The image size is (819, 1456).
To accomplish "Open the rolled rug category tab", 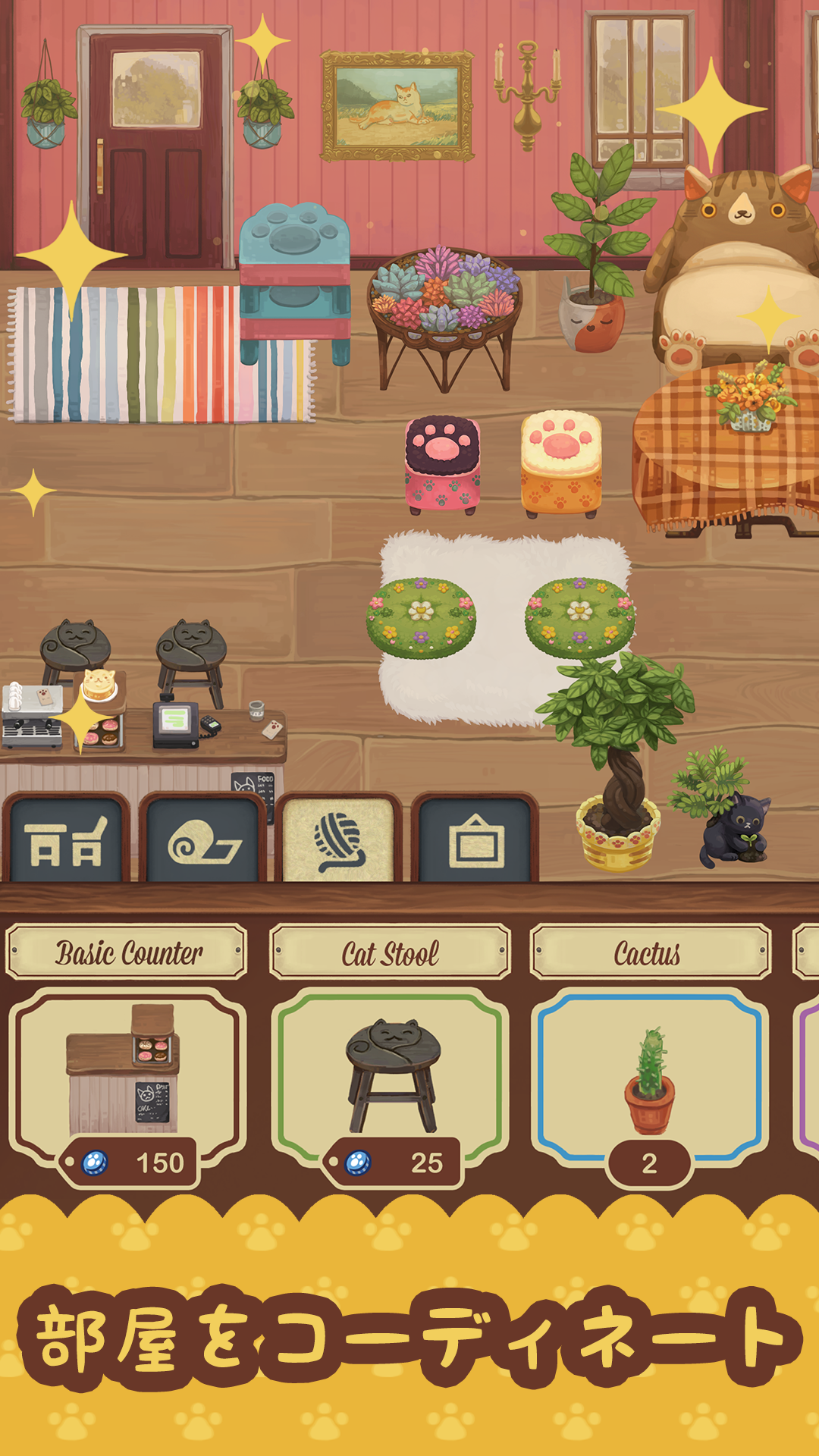I will (203, 842).
